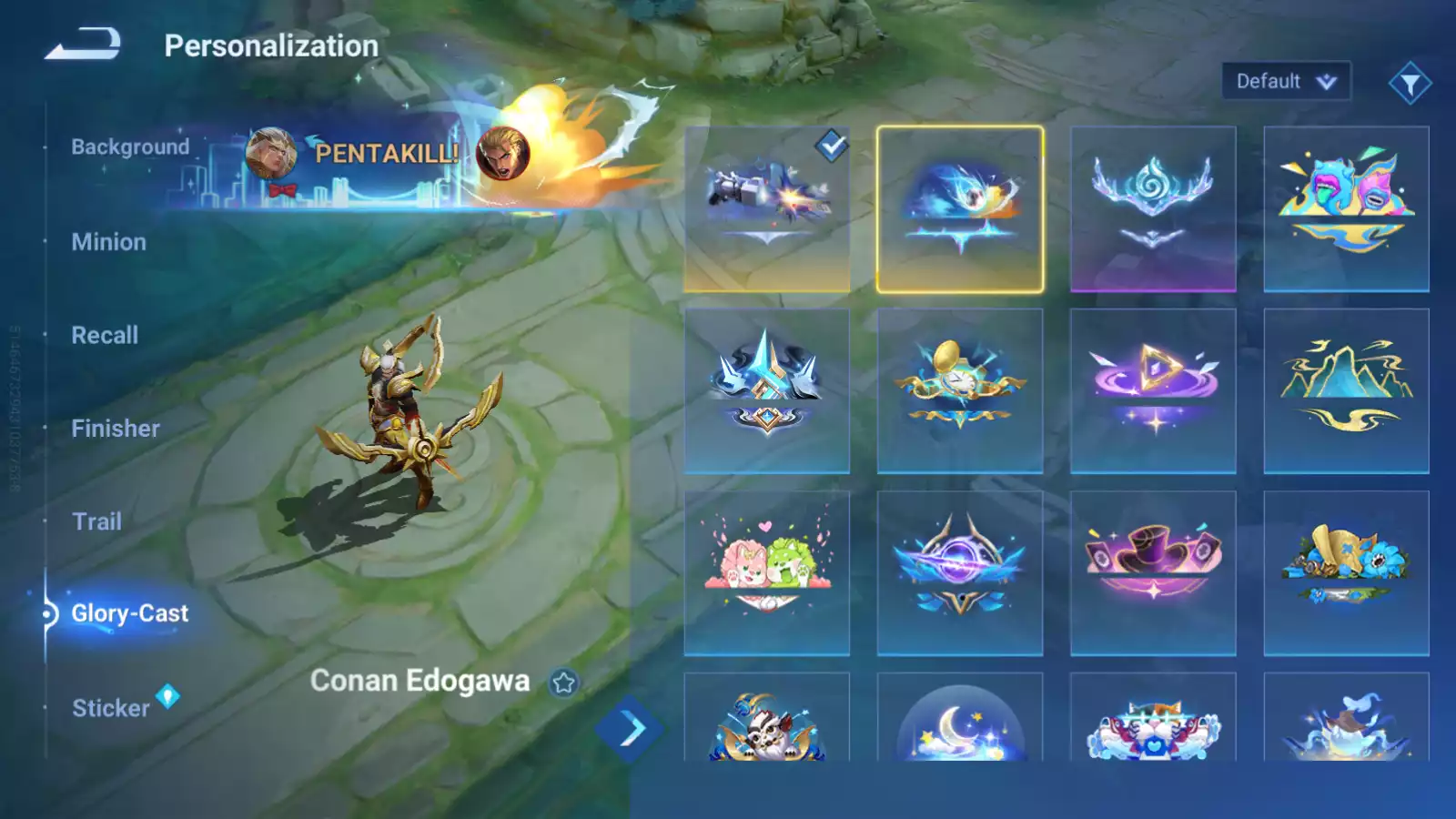Switch to the Background tab

[130, 147]
